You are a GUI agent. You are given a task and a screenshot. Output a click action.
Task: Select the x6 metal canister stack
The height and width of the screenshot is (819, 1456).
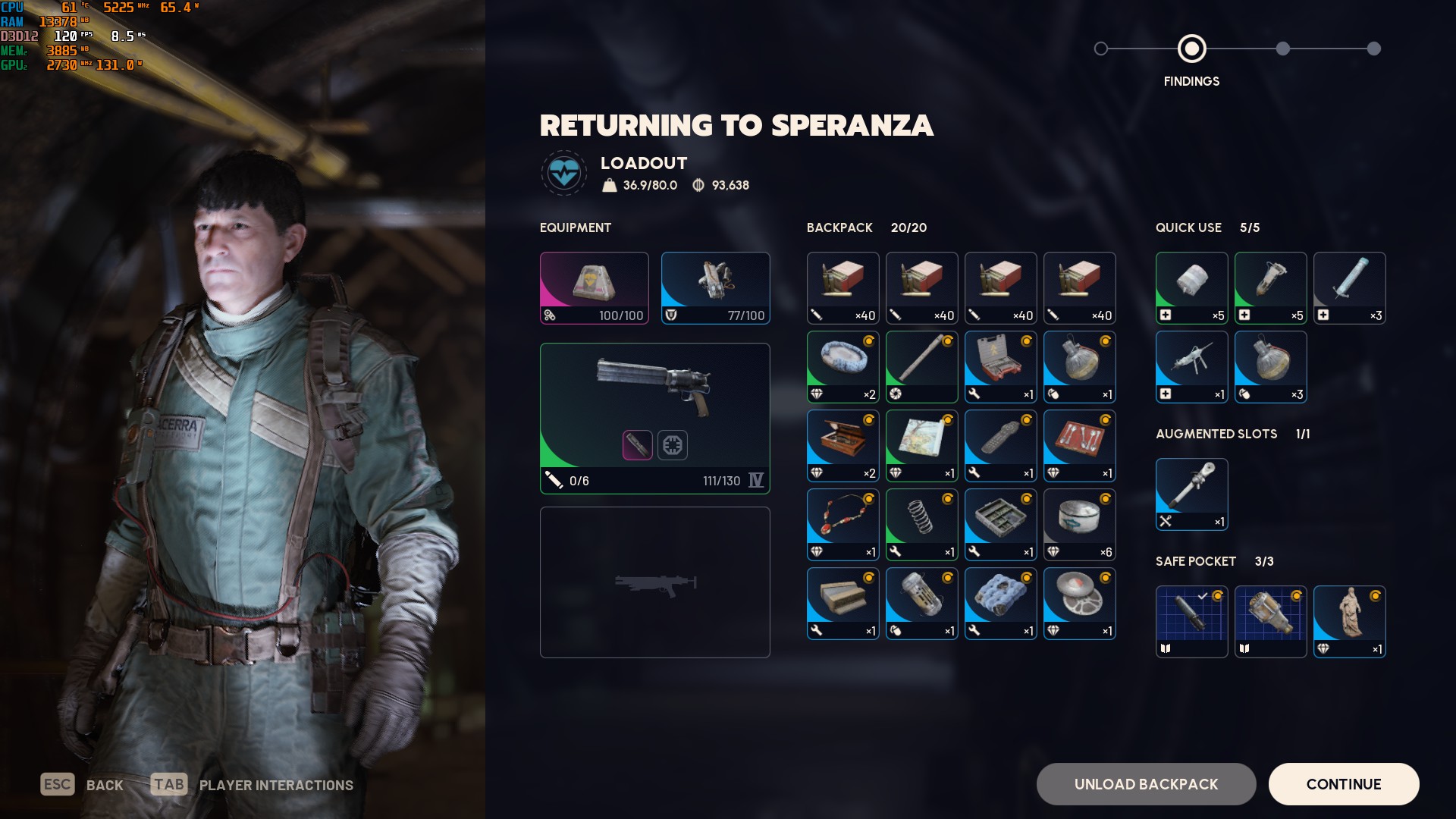pos(1079,524)
